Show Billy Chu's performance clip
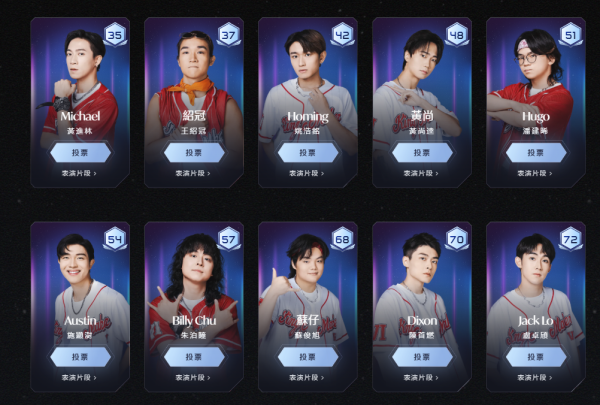Screen dimensions: 600x405 193,377
